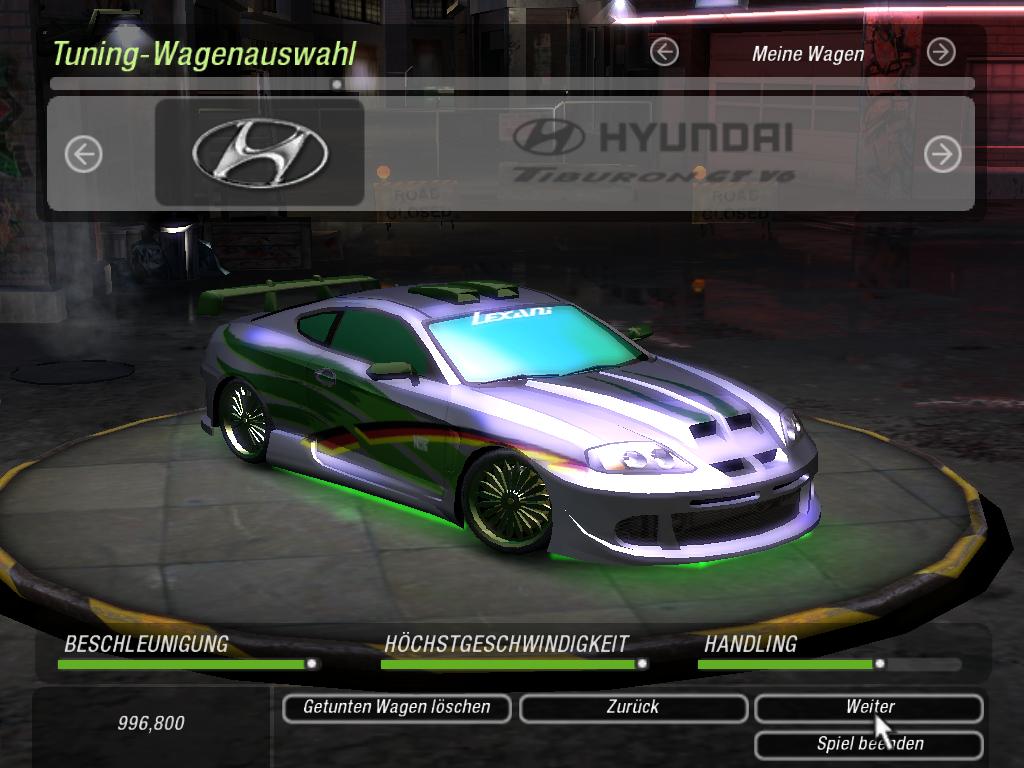Go back with the Zurück button
Image resolution: width=1024 pixels, height=768 pixels.
click(633, 707)
